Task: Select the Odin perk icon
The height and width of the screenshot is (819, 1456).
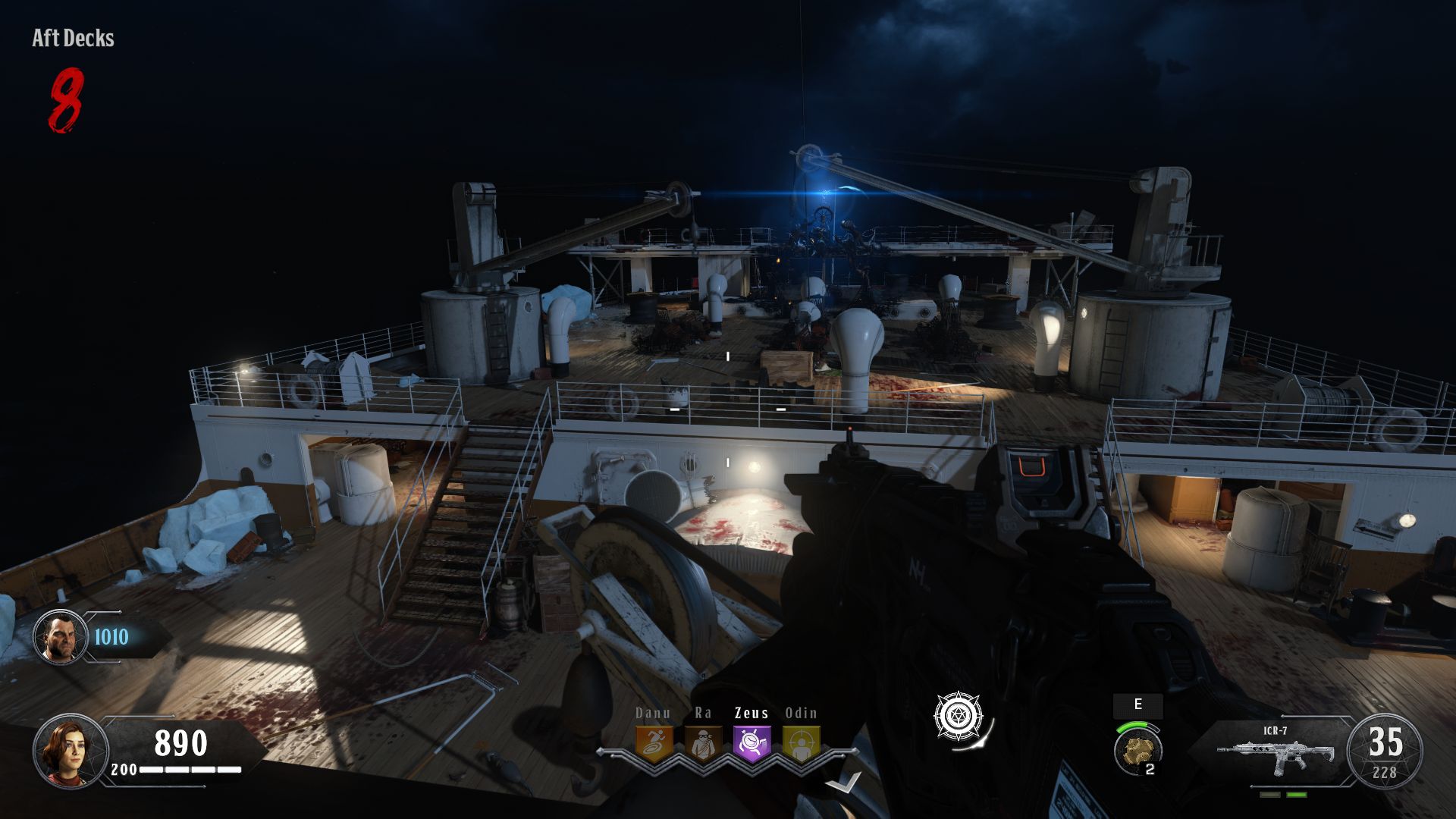Action: pos(801,743)
